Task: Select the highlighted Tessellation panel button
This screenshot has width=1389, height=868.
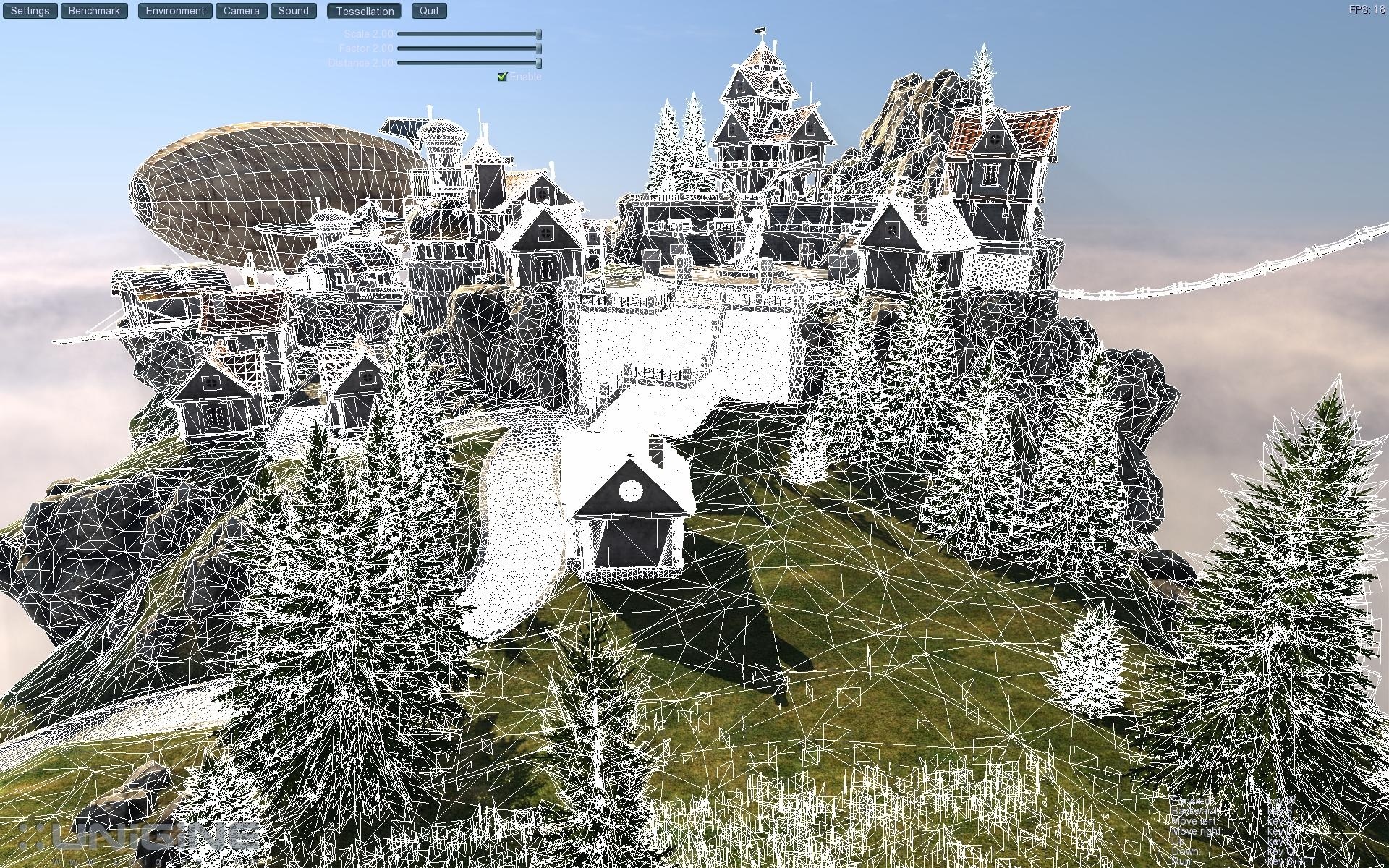Action: point(365,10)
